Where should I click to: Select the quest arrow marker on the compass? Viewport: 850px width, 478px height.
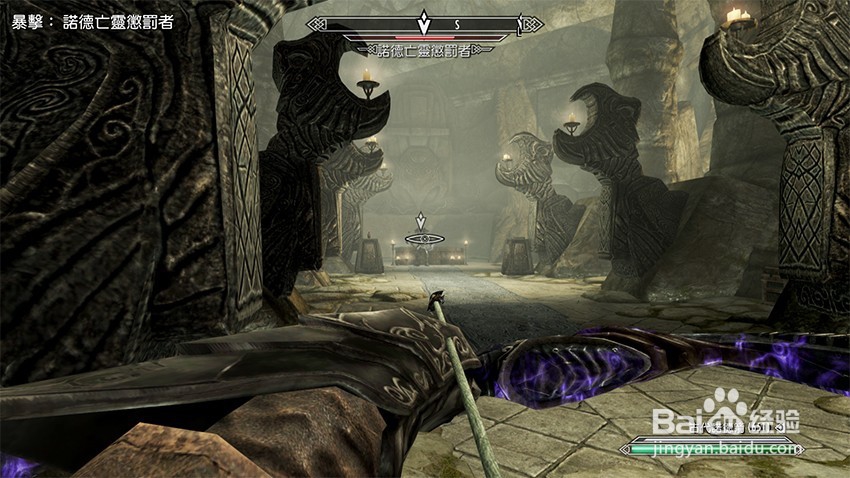[x=423, y=21]
